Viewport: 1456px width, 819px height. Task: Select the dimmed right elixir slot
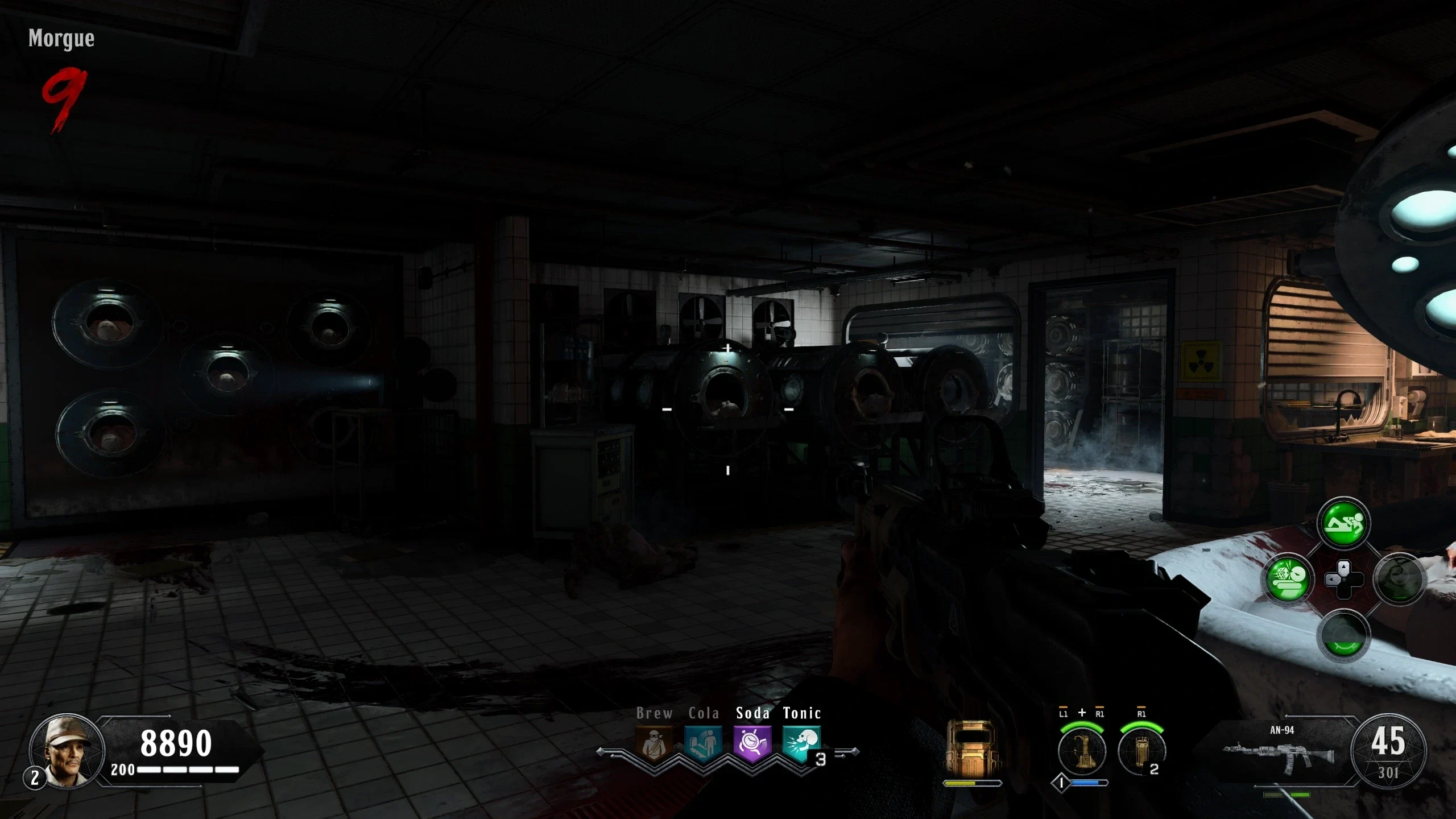click(x=1399, y=580)
